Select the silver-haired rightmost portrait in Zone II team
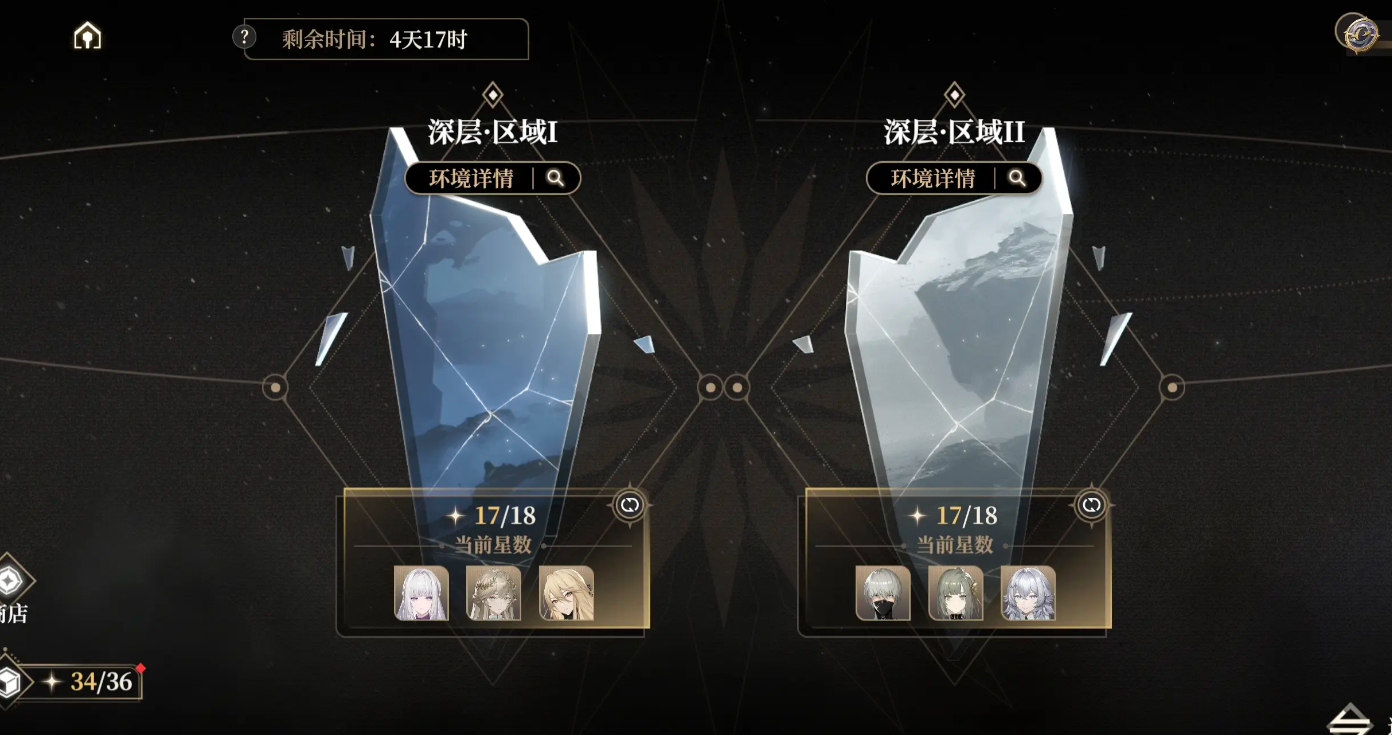Viewport: 1392px width, 735px height. tap(1028, 593)
